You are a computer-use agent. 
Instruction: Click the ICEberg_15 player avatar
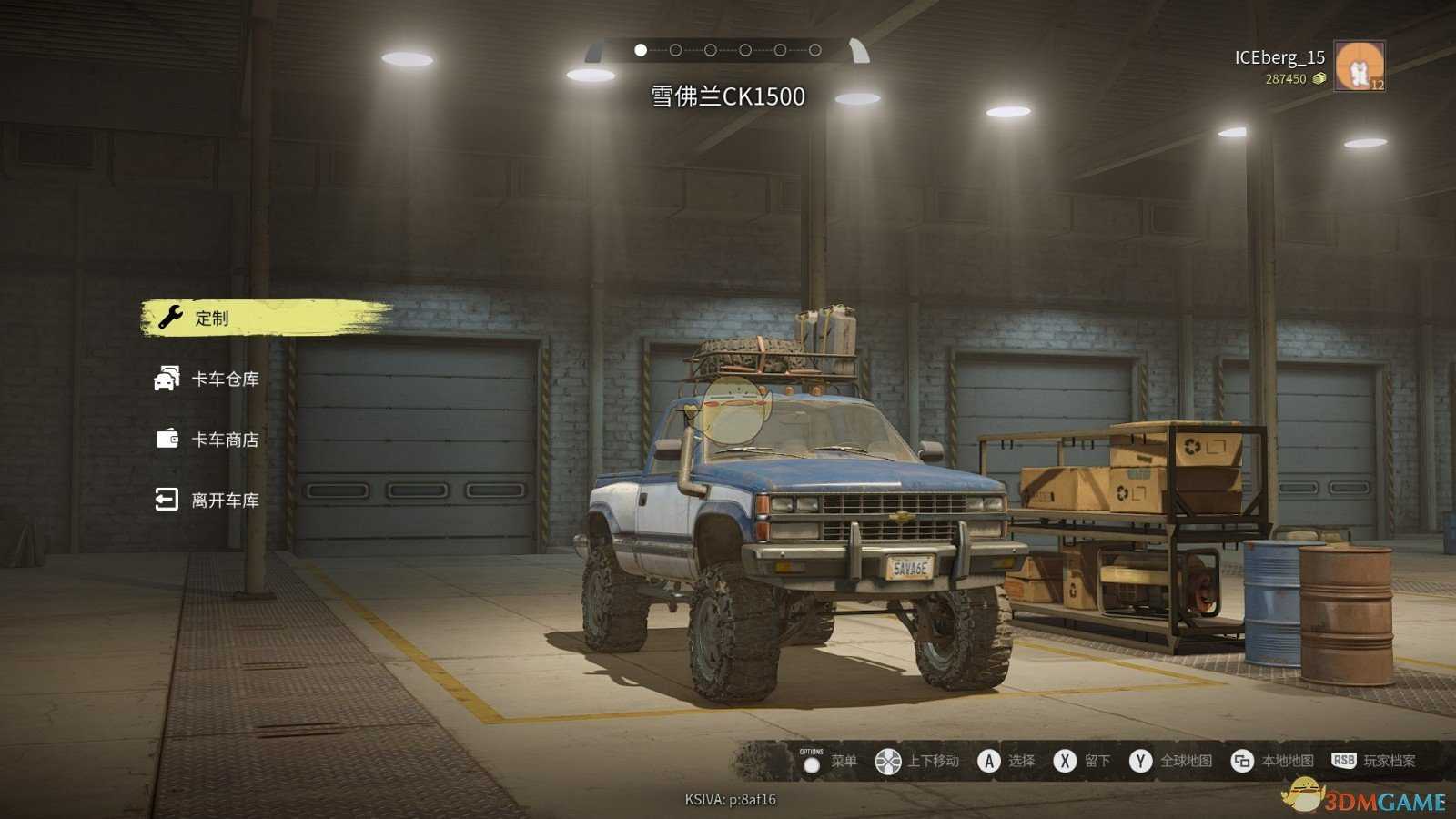(x=1359, y=66)
